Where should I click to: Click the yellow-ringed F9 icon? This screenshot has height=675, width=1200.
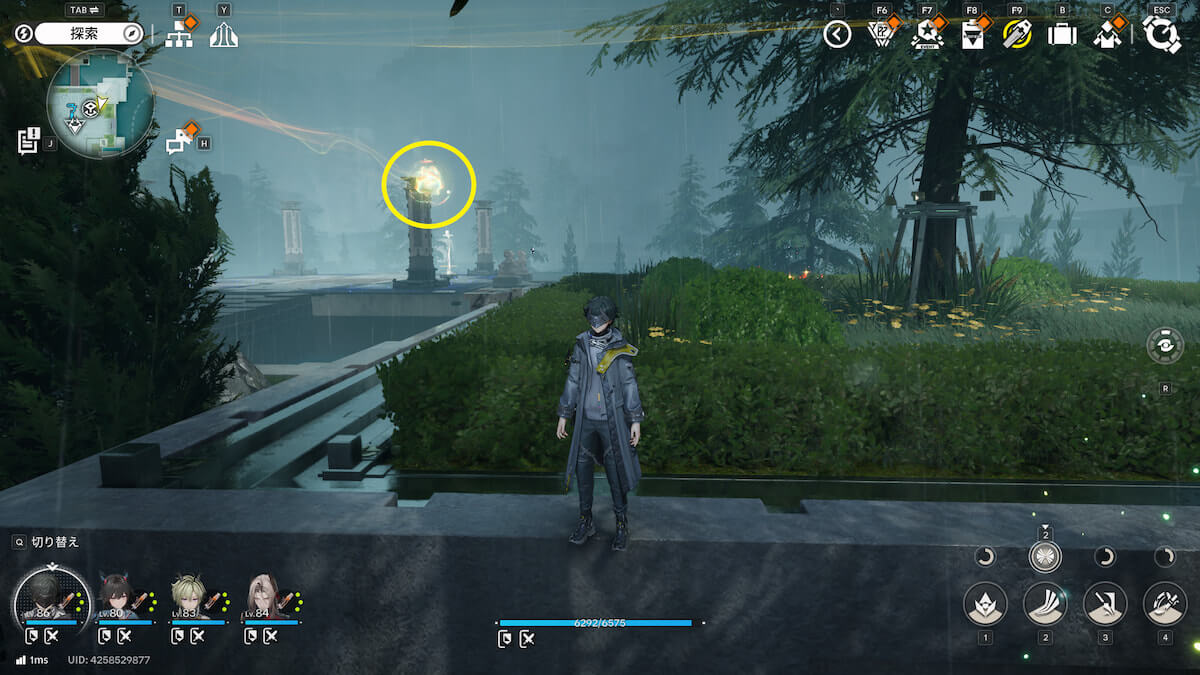pyautogui.click(x=1016, y=35)
